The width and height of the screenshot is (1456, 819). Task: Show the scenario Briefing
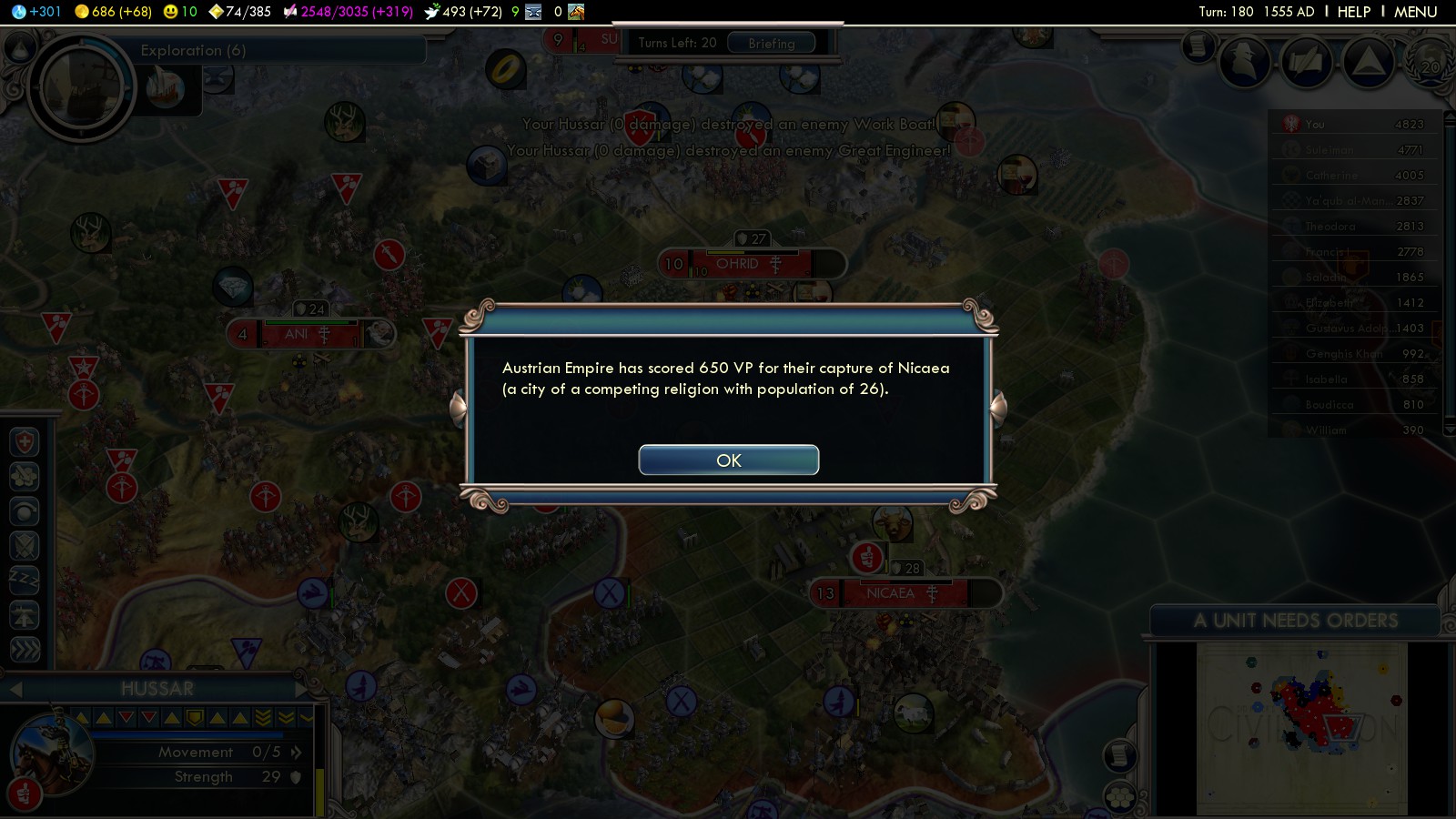pos(771,43)
